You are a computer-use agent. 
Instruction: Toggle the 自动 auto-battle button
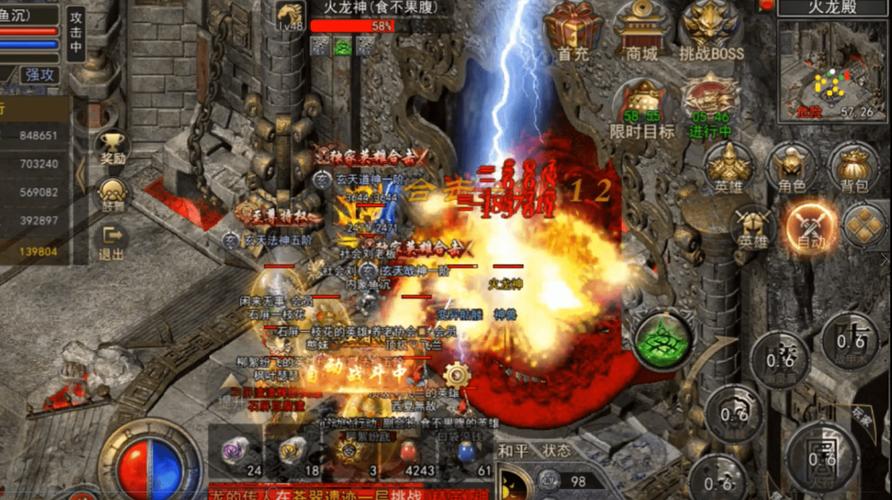point(811,225)
